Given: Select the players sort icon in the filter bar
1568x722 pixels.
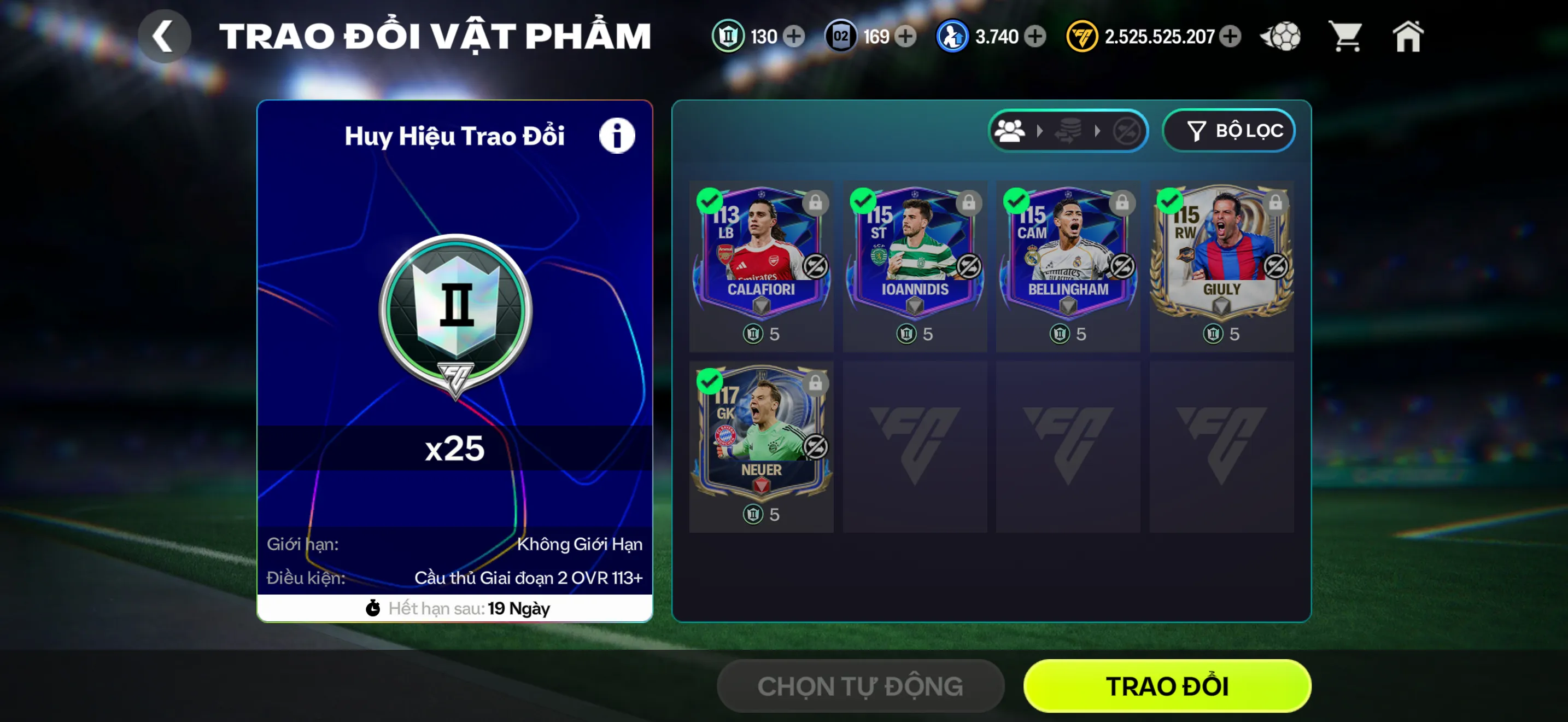Looking at the screenshot, I should tap(1010, 130).
